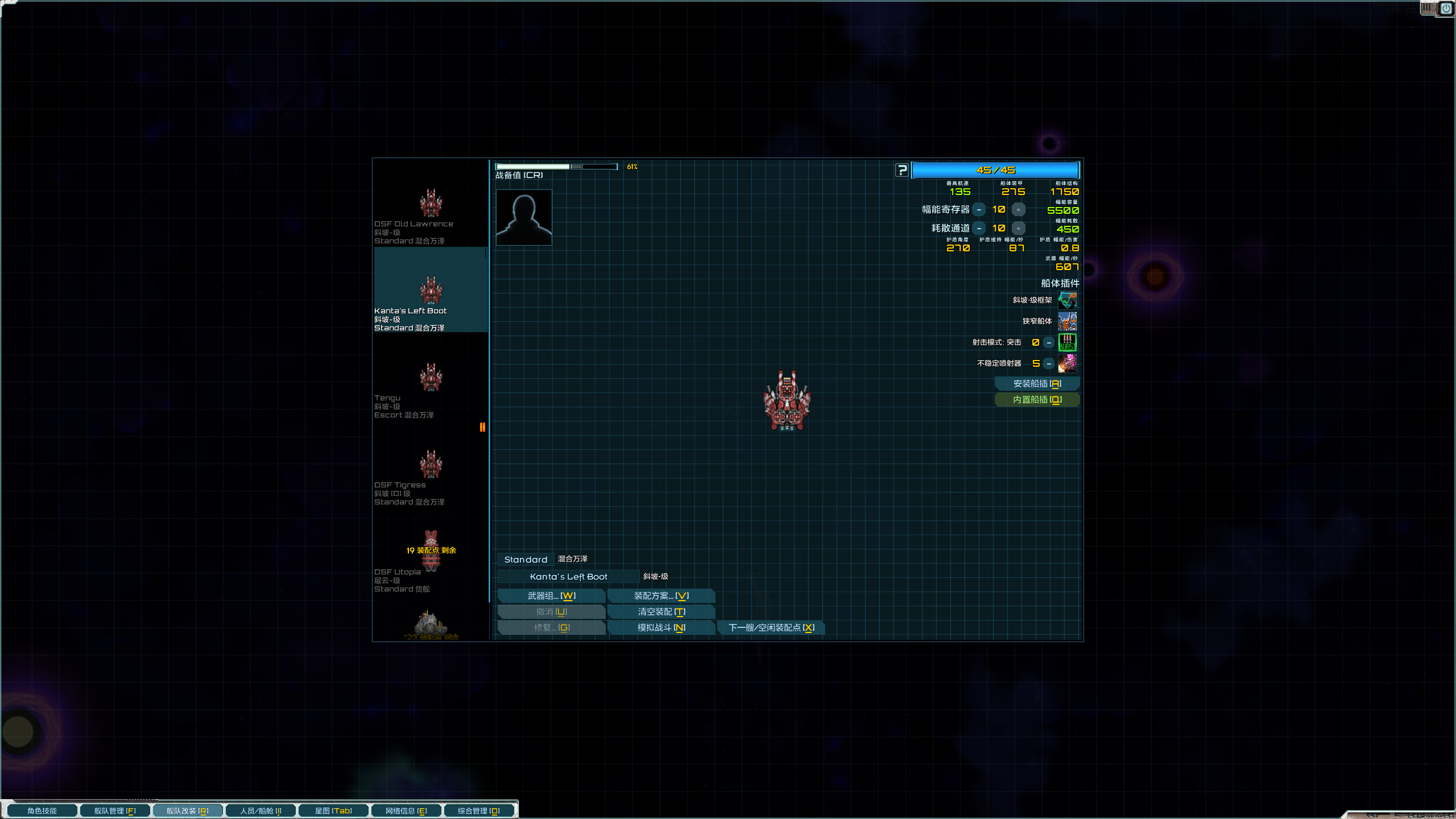This screenshot has height=819, width=1456.
Task: Start 模拟战斗 [N] simulation
Action: (661, 627)
